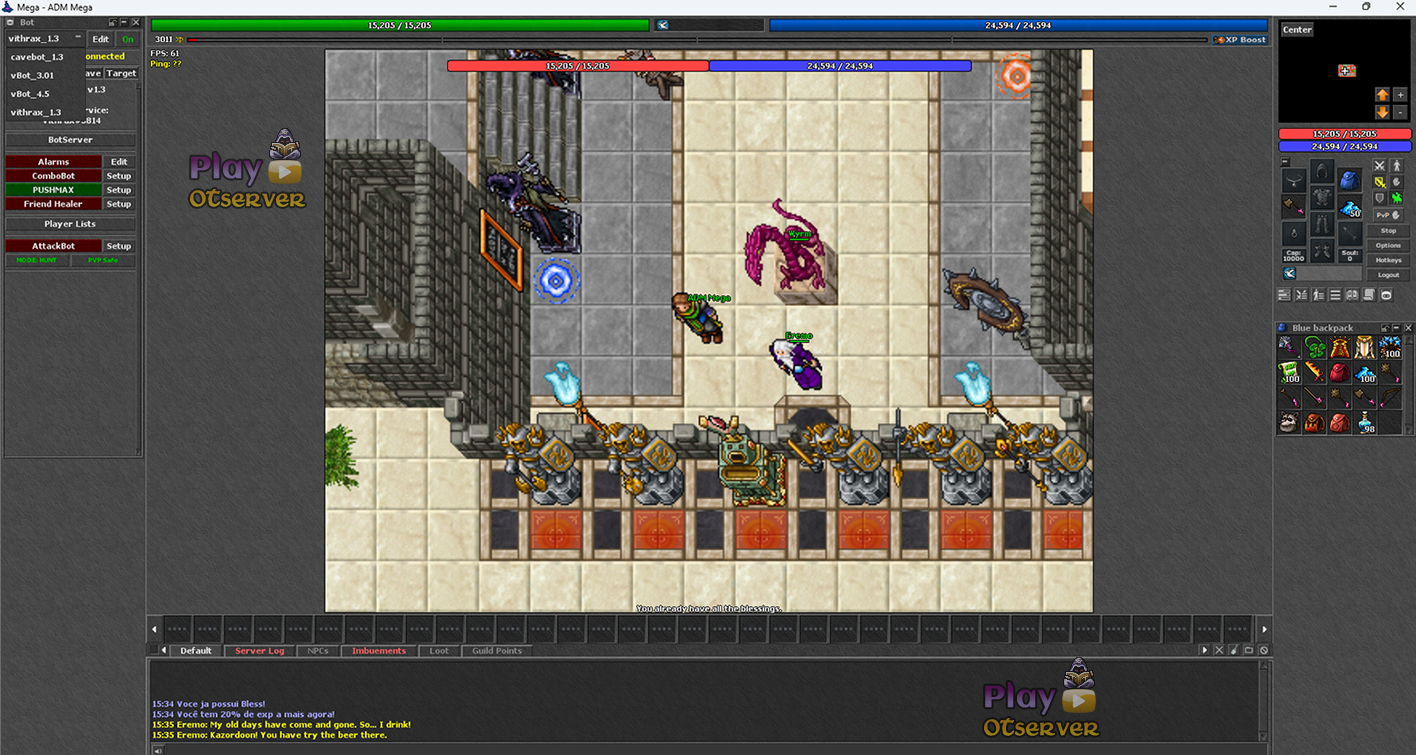Switch to the Server Log chat tab

point(259,651)
